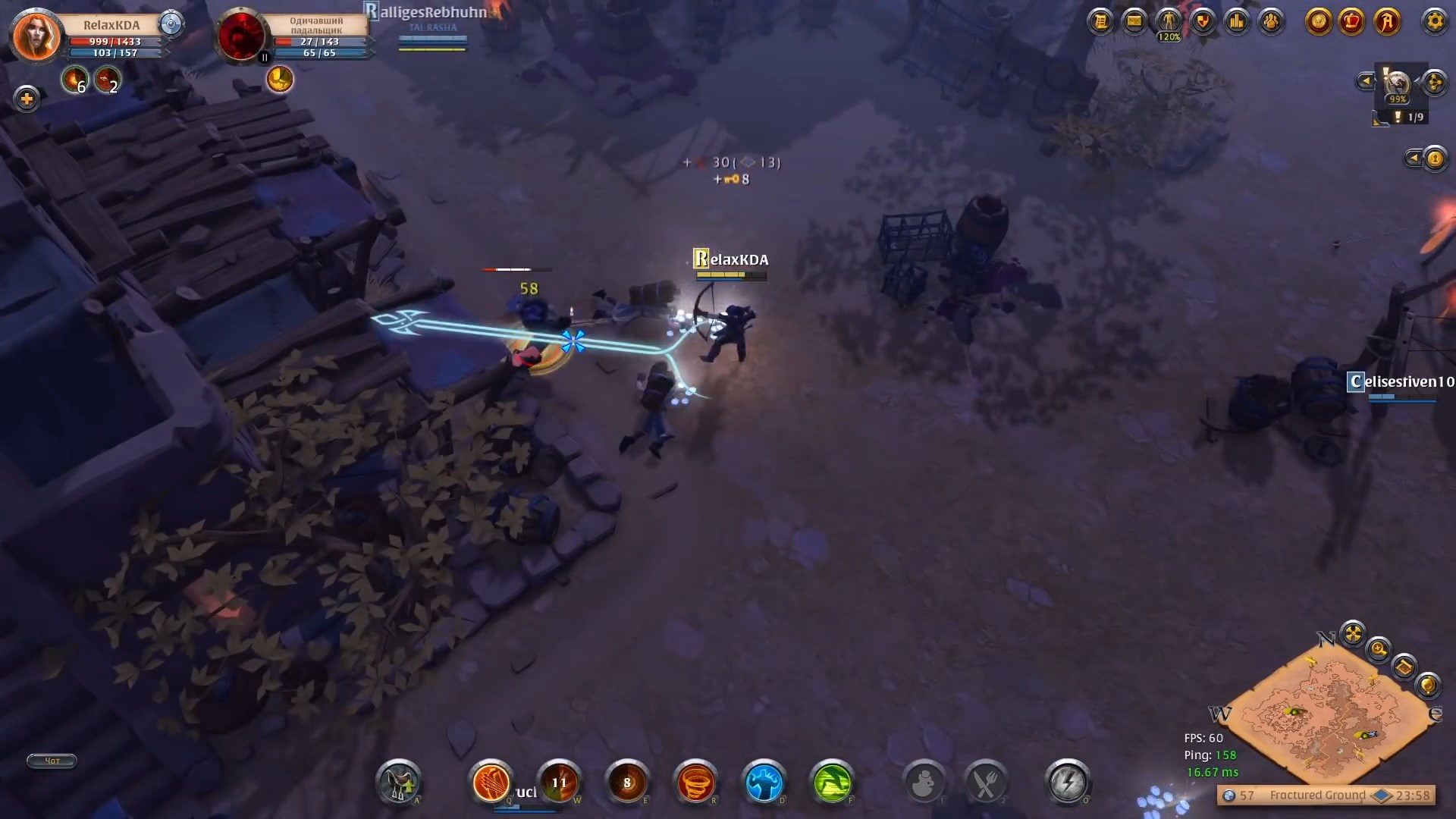Open the rankings bar-chart icon
Viewport: 1456px width, 819px height.
point(1237,21)
